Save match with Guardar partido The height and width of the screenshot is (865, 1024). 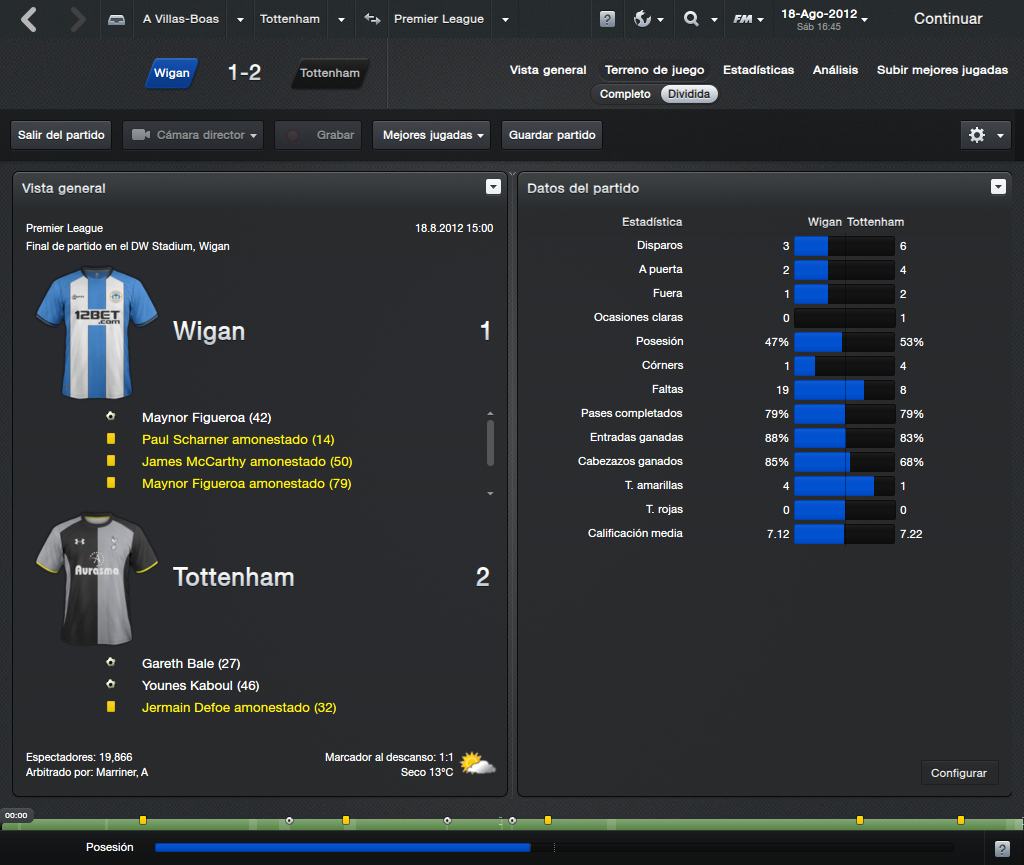(552, 135)
